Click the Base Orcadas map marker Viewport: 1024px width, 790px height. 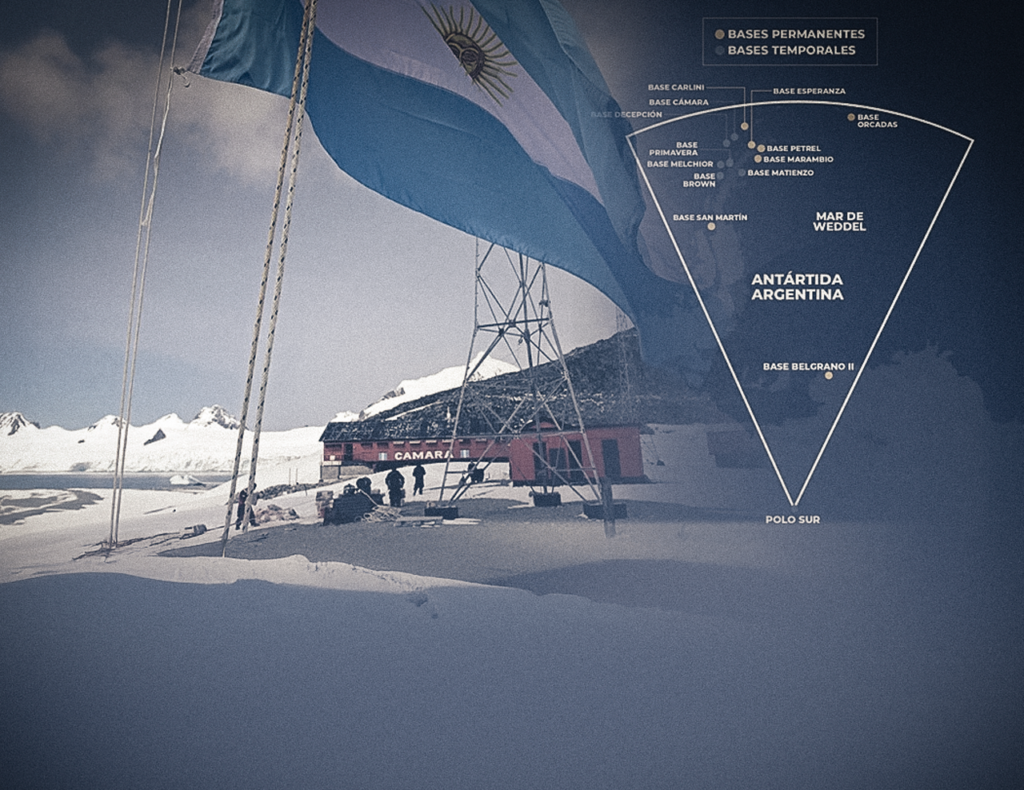[851, 117]
